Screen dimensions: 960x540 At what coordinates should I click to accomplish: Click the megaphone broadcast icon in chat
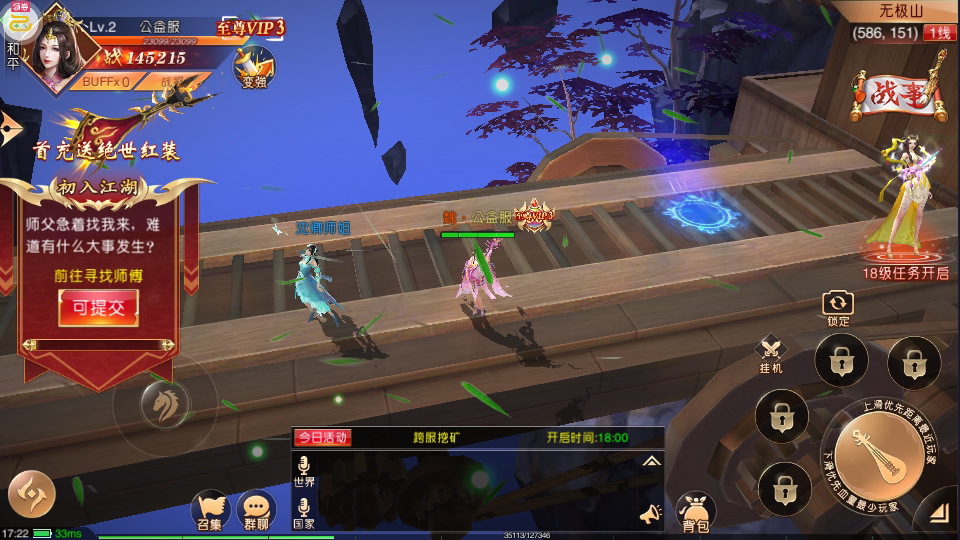[650, 514]
